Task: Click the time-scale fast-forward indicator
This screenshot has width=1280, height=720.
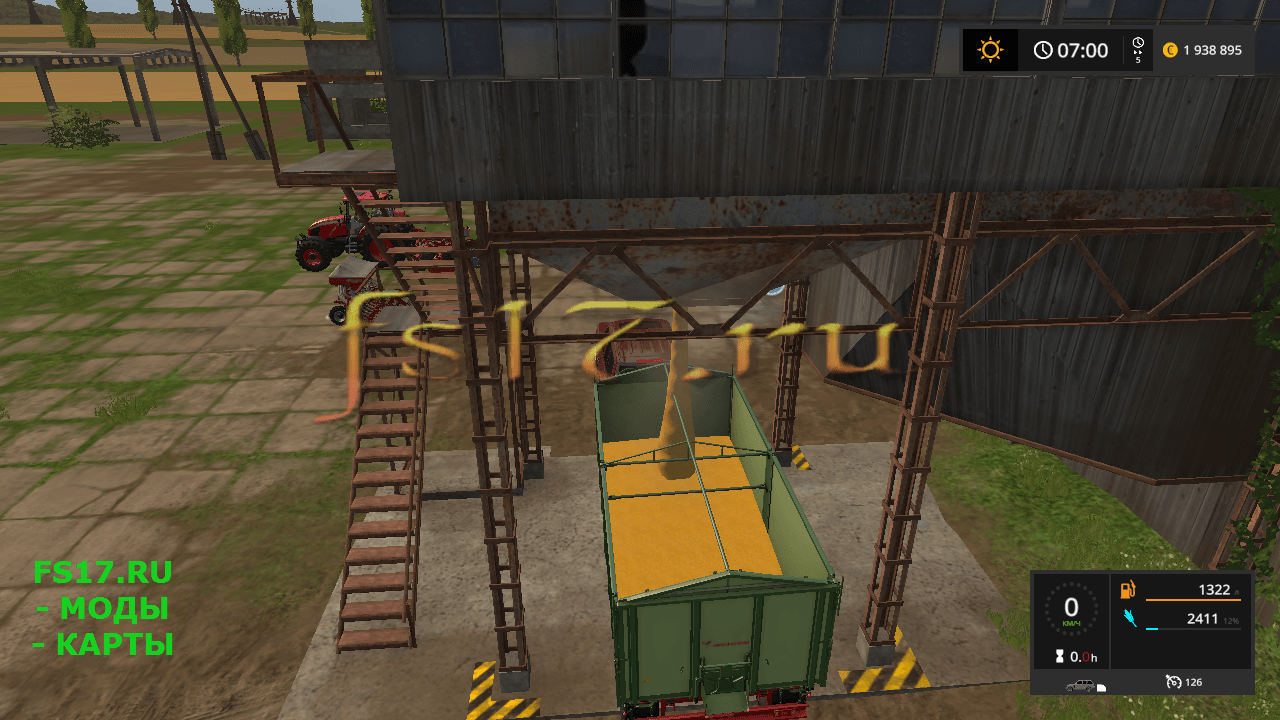Action: (1138, 50)
